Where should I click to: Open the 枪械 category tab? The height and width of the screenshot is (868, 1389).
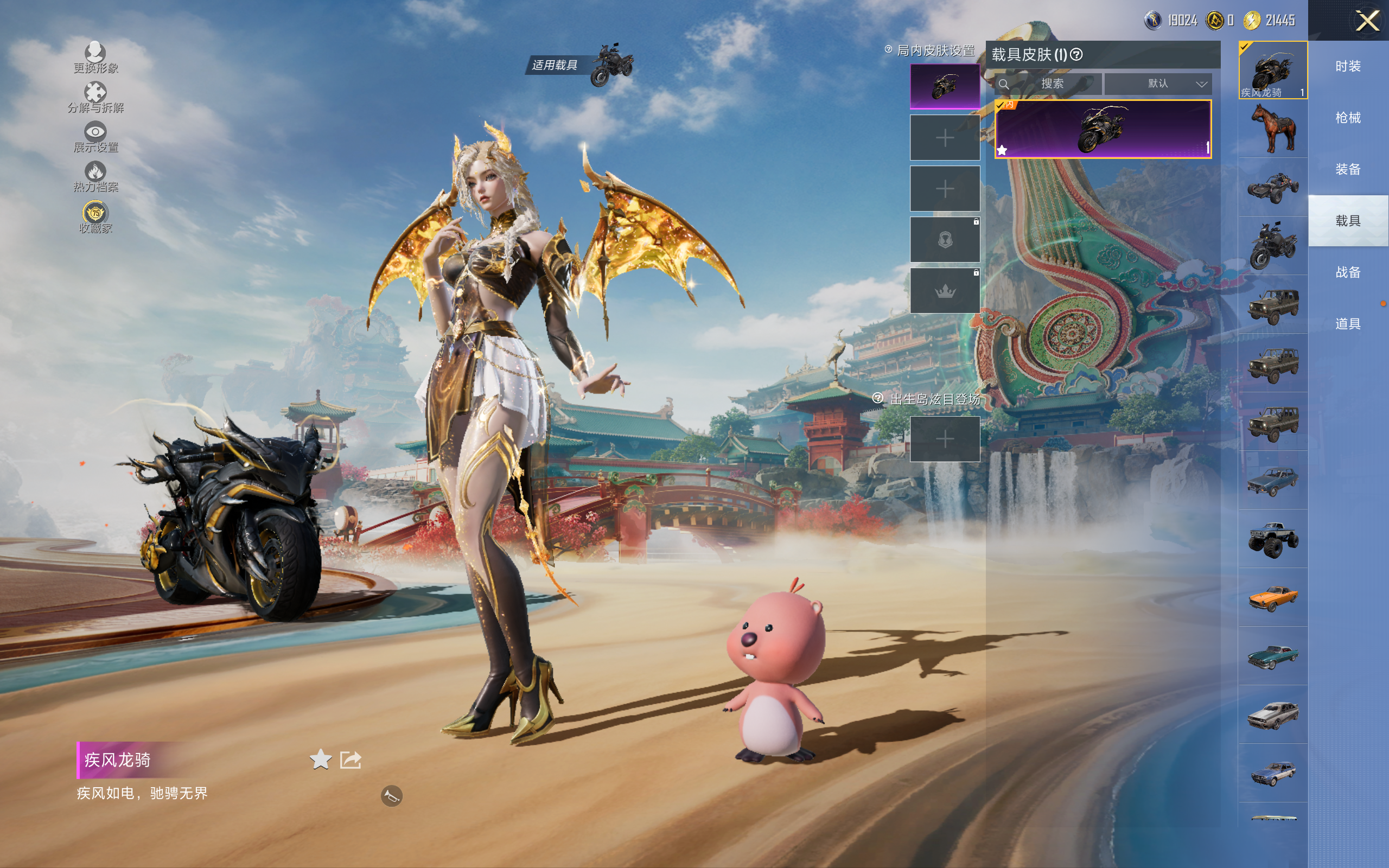click(x=1348, y=118)
